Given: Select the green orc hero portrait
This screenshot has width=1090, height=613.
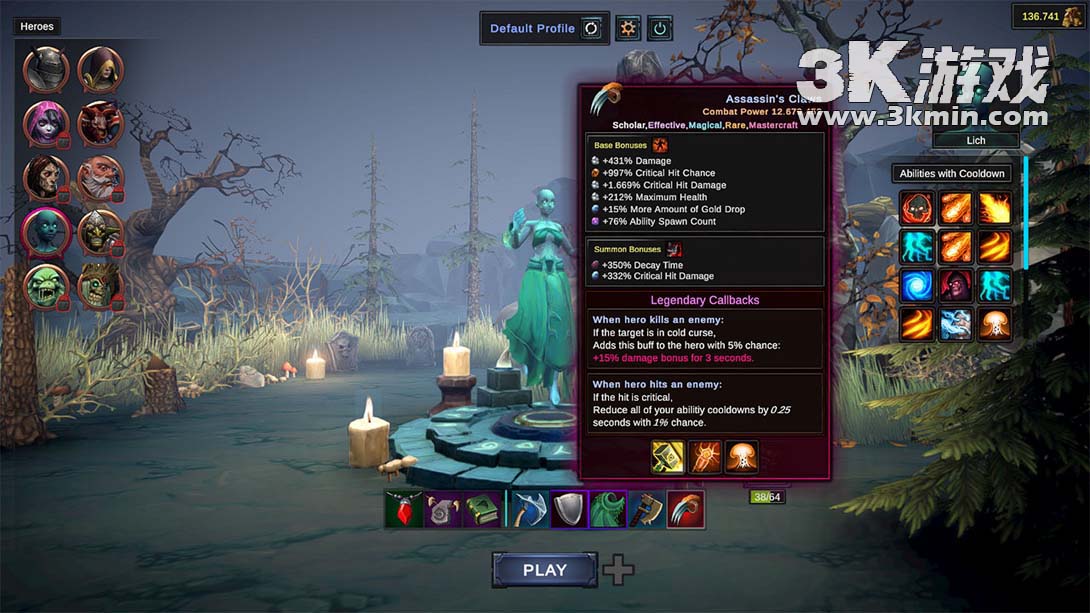Looking at the screenshot, I should tap(47, 286).
